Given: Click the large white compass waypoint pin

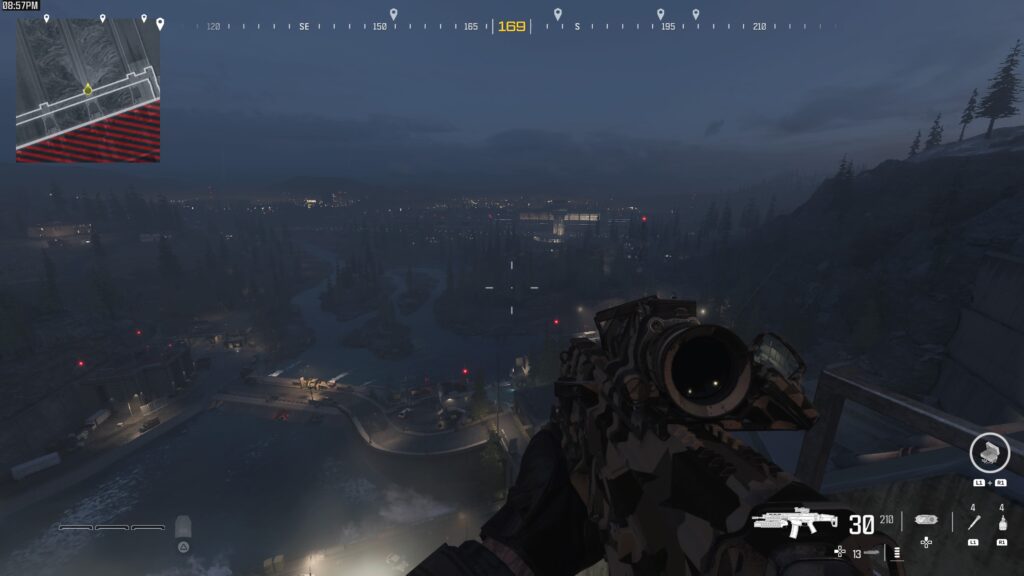Looking at the screenshot, I should pos(159,23).
